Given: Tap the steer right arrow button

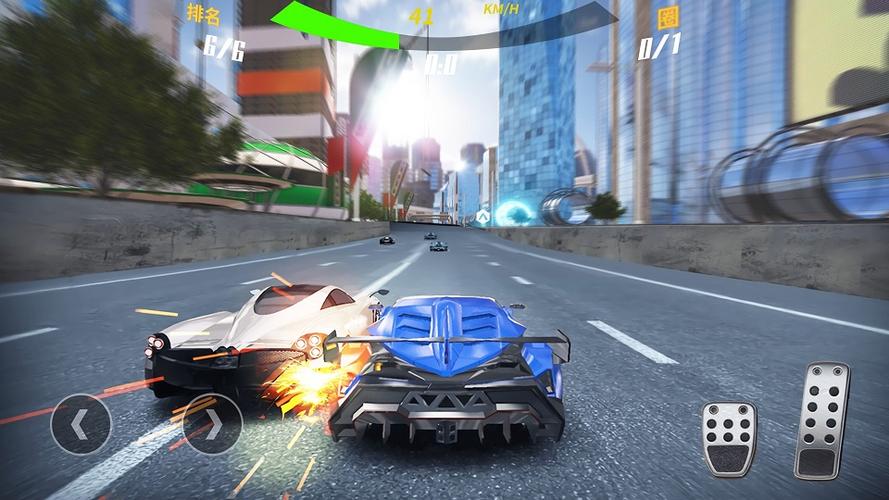Looking at the screenshot, I should click(x=212, y=424).
